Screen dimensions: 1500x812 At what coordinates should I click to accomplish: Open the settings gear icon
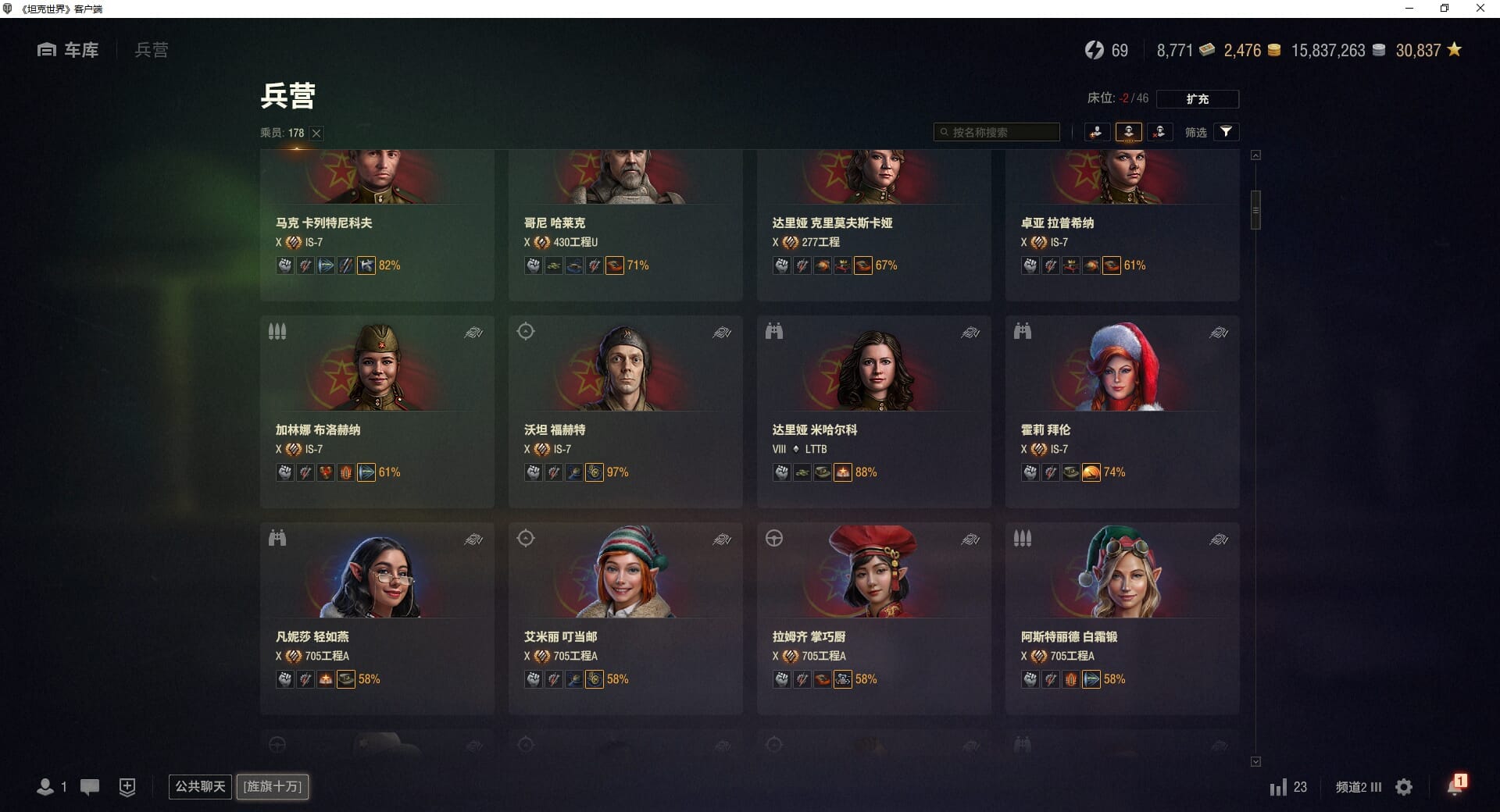coord(1404,787)
